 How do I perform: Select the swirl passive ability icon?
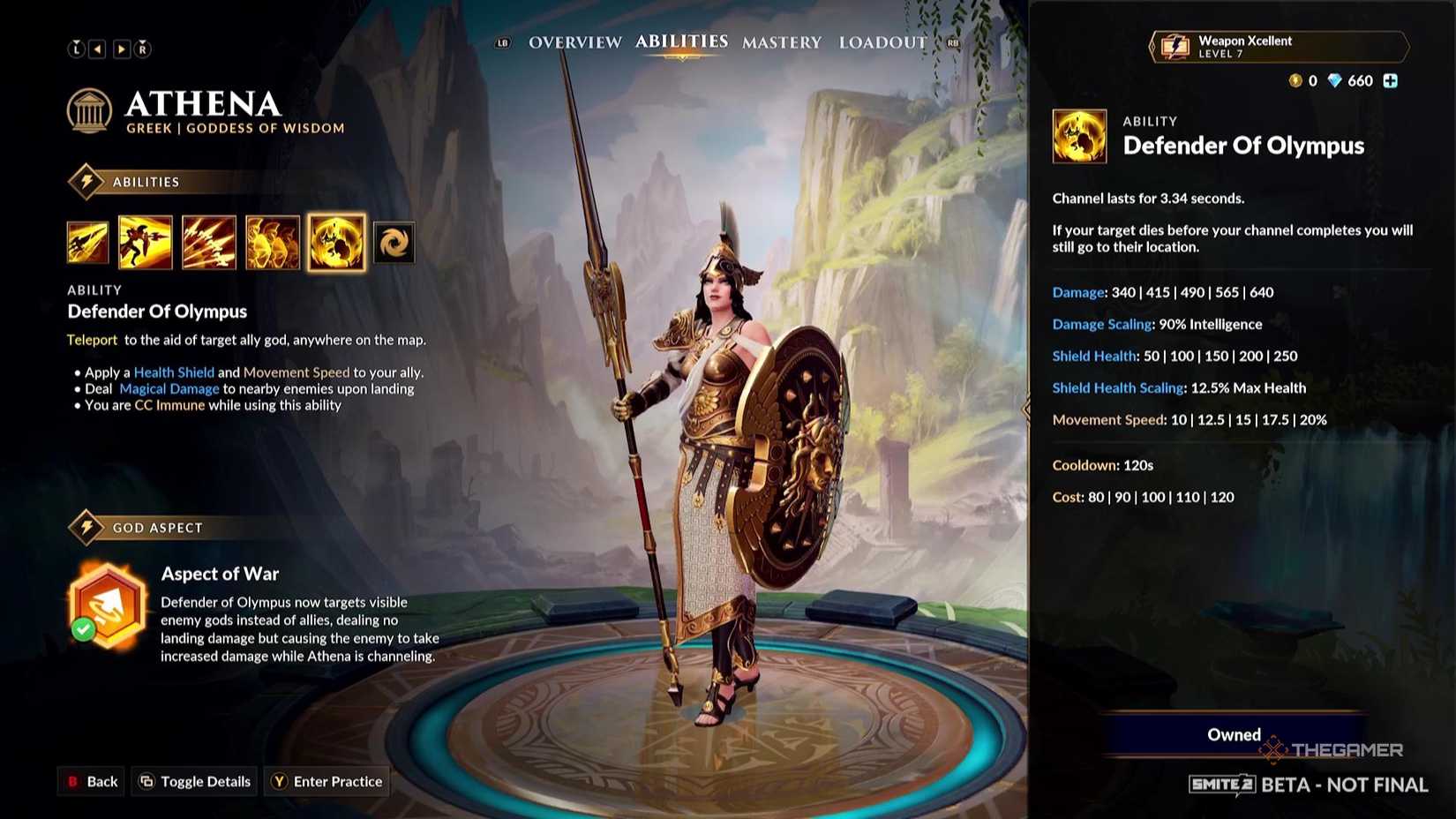point(394,242)
